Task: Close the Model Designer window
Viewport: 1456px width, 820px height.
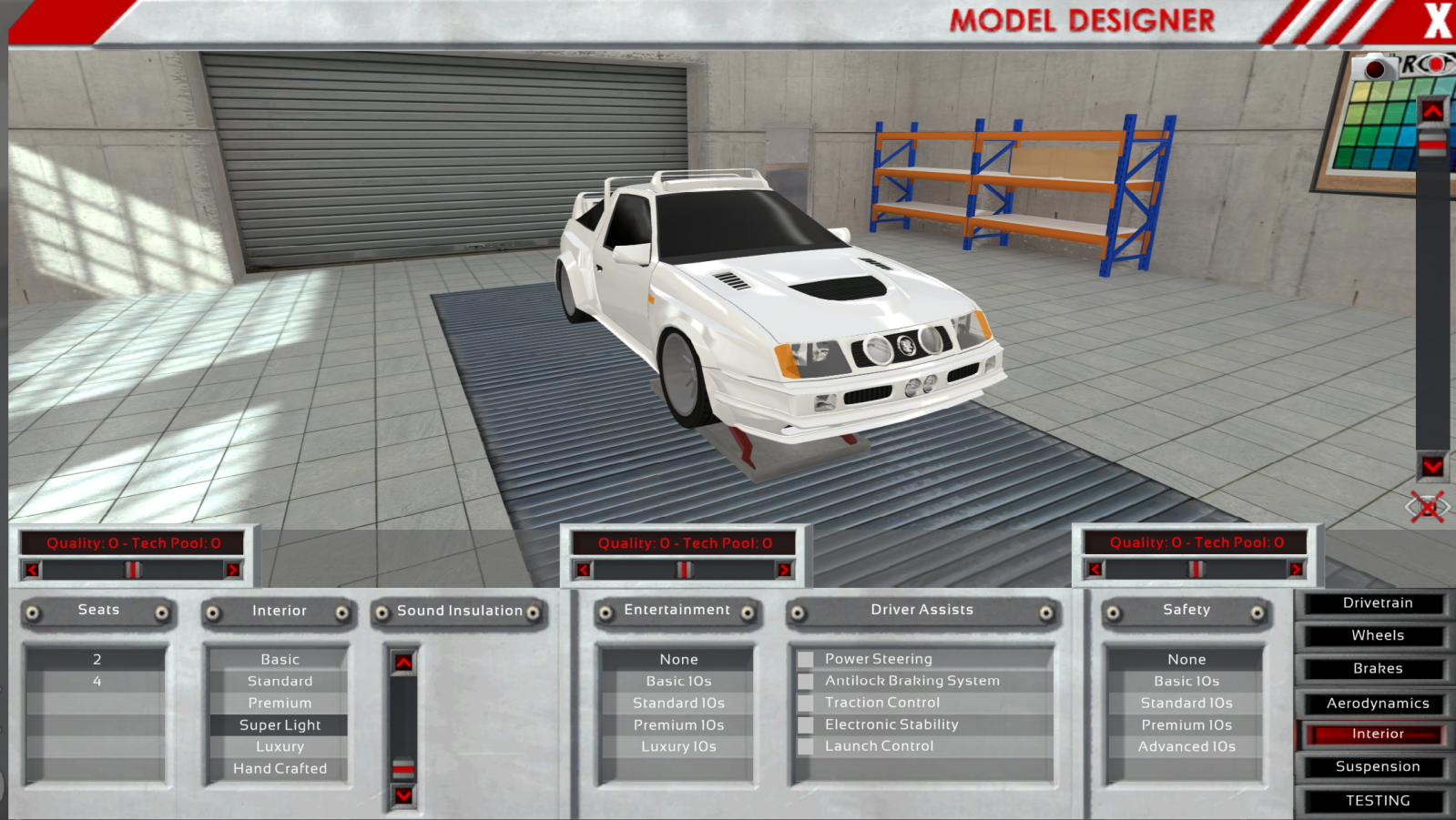Action: tap(1437, 20)
